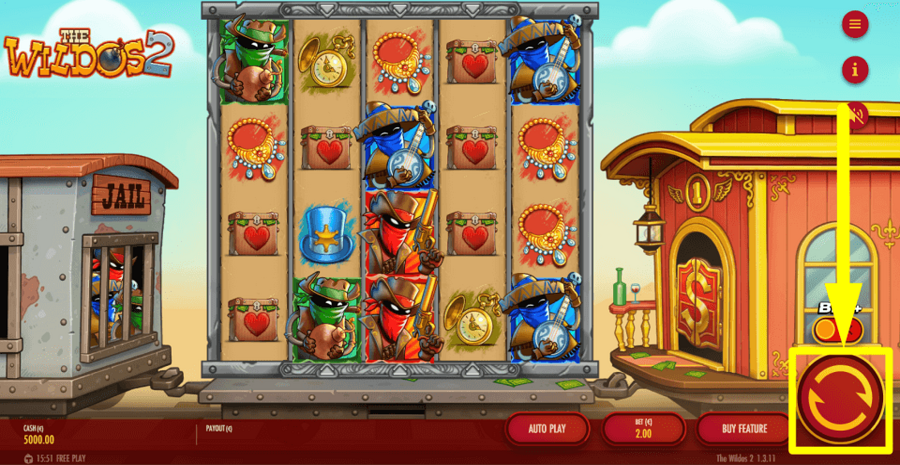
Task: Open the Auto Play options
Action: [x=544, y=429]
